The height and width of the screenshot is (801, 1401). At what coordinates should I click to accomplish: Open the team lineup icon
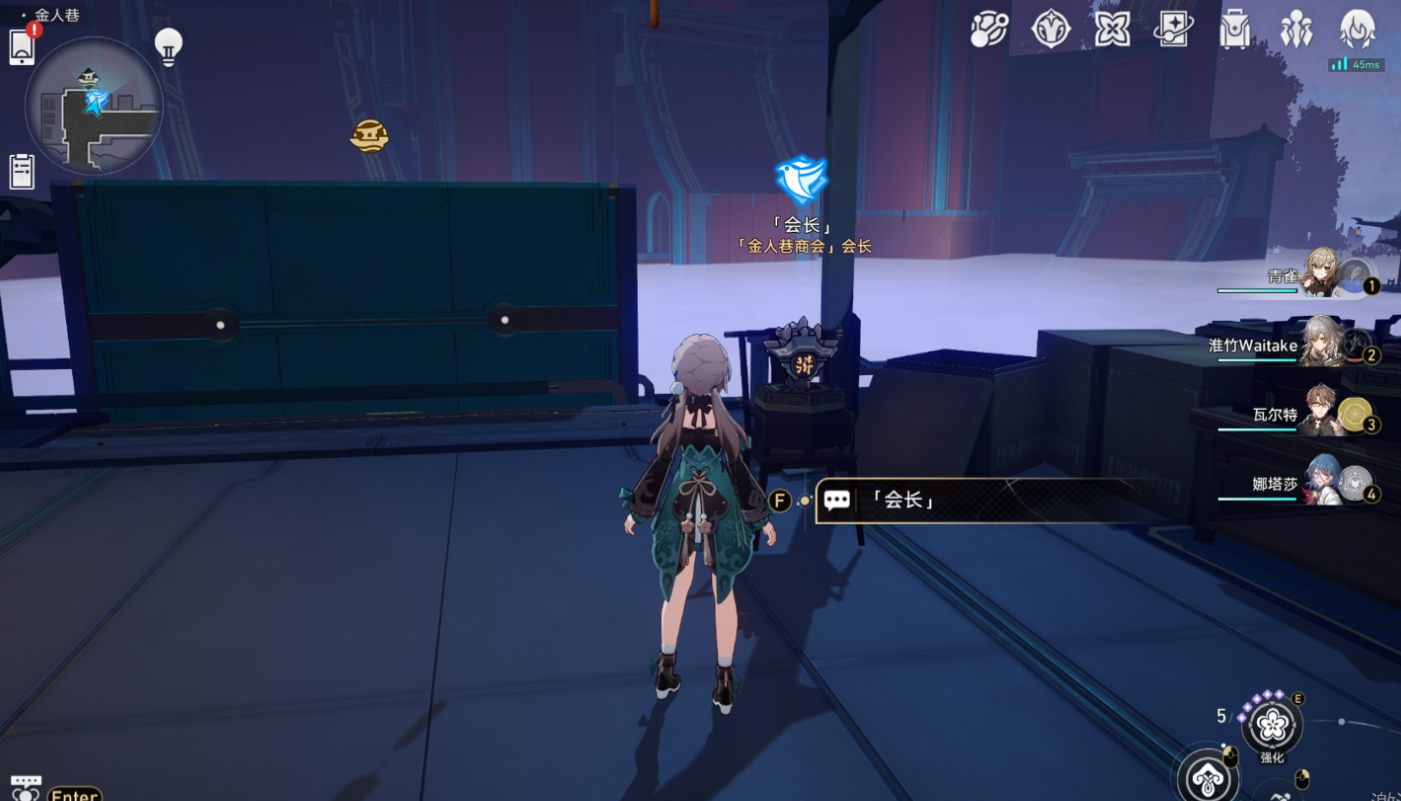pyautogui.click(x=1296, y=30)
